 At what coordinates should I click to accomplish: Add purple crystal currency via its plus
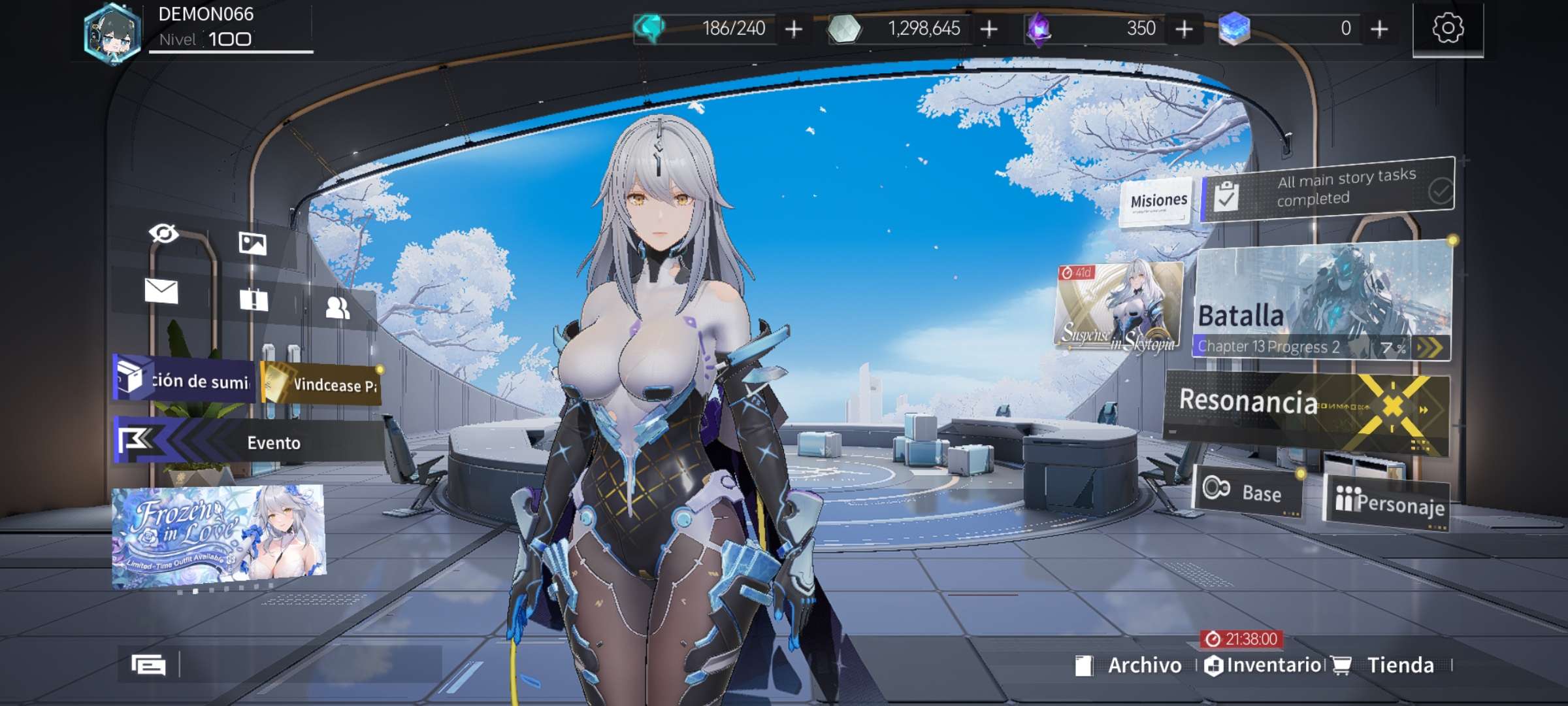pyautogui.click(x=1184, y=29)
